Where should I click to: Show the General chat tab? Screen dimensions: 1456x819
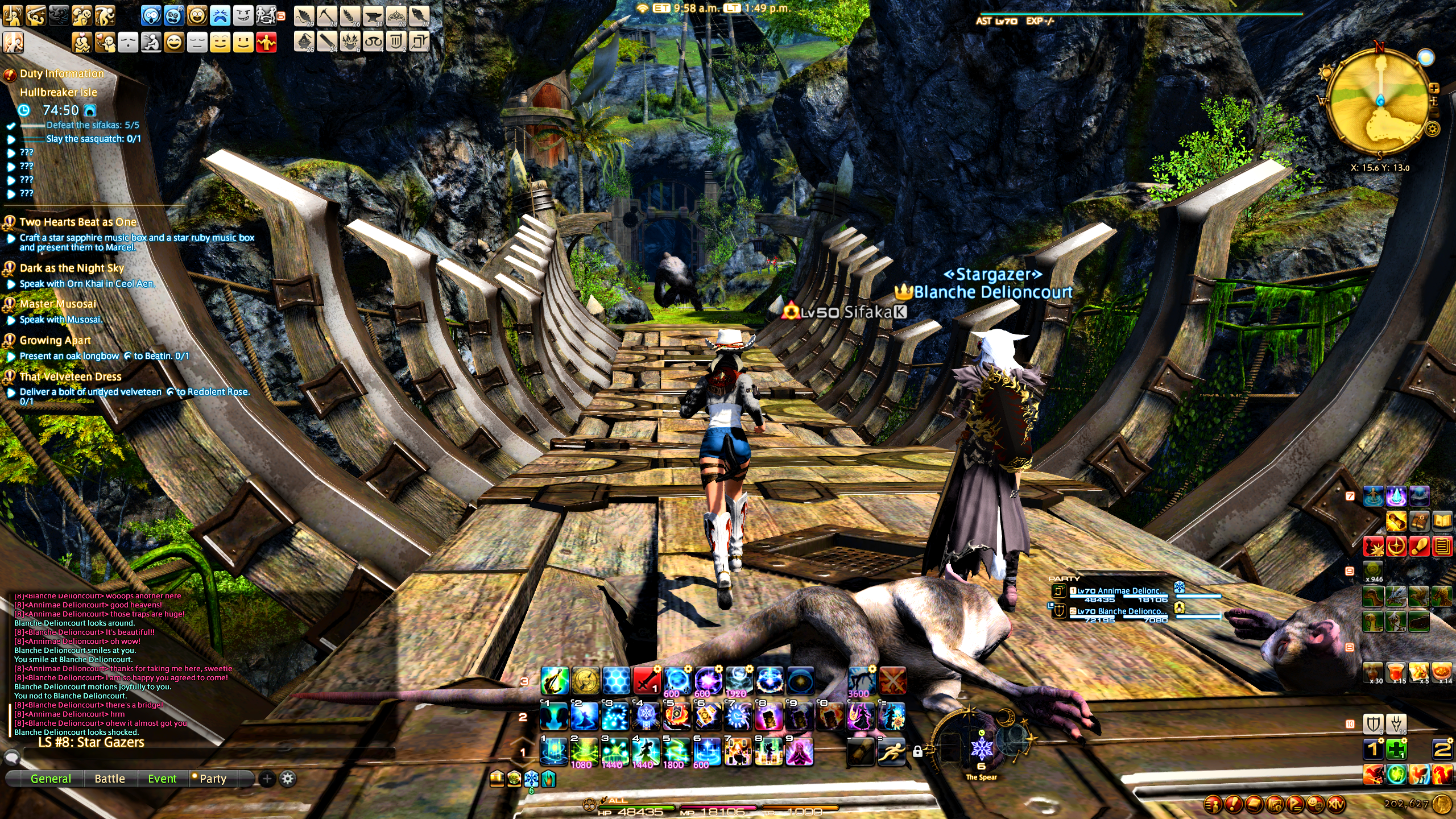tap(51, 779)
